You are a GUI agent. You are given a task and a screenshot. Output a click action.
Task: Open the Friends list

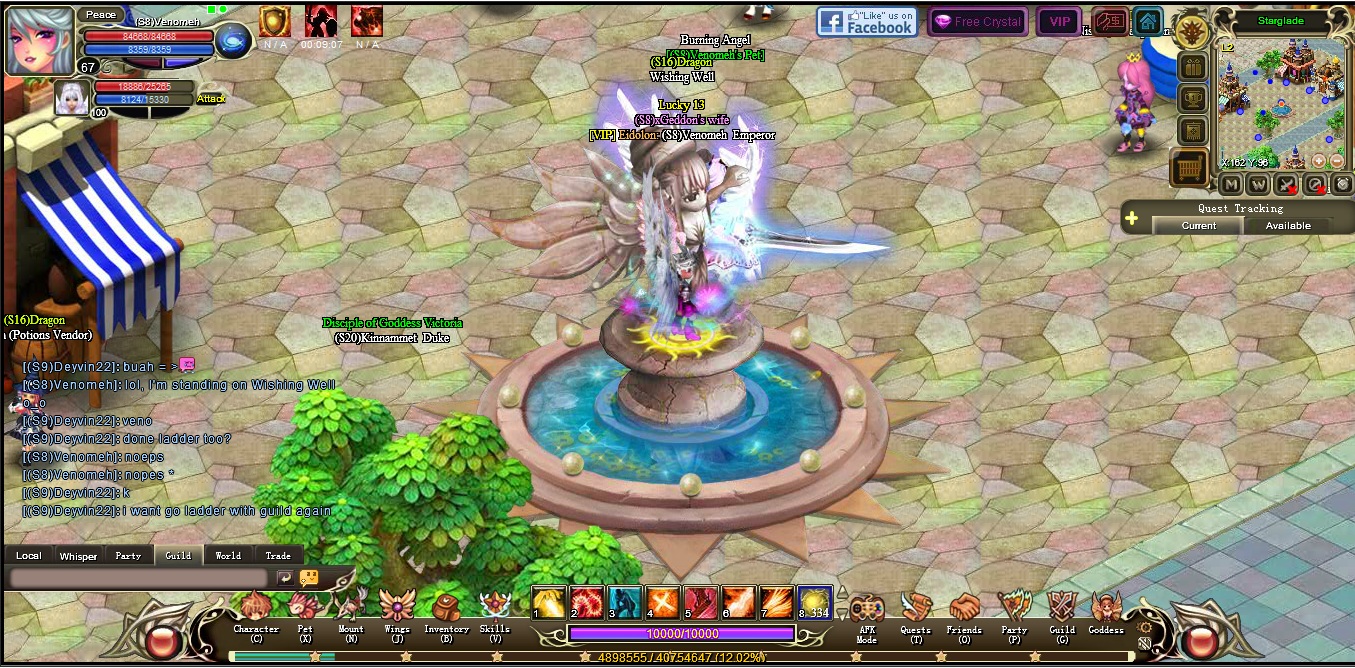[x=964, y=612]
